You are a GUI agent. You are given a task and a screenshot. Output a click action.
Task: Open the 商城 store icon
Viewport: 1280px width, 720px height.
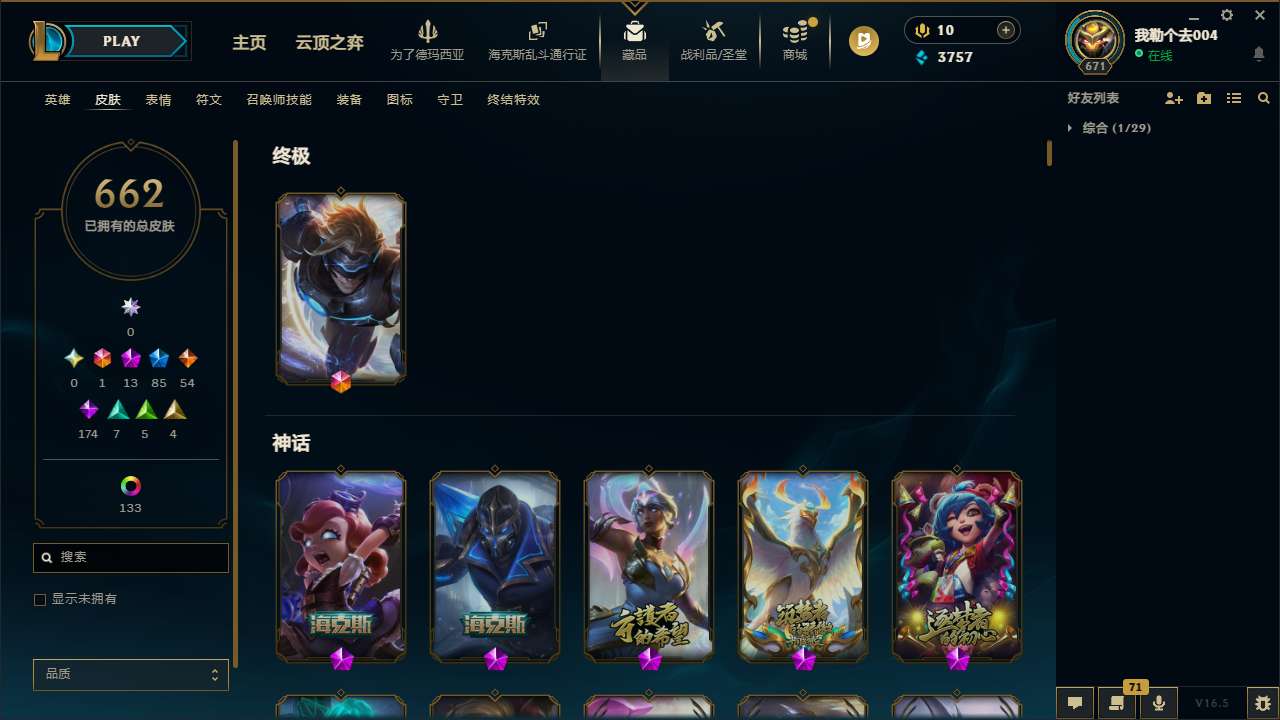[x=794, y=33]
